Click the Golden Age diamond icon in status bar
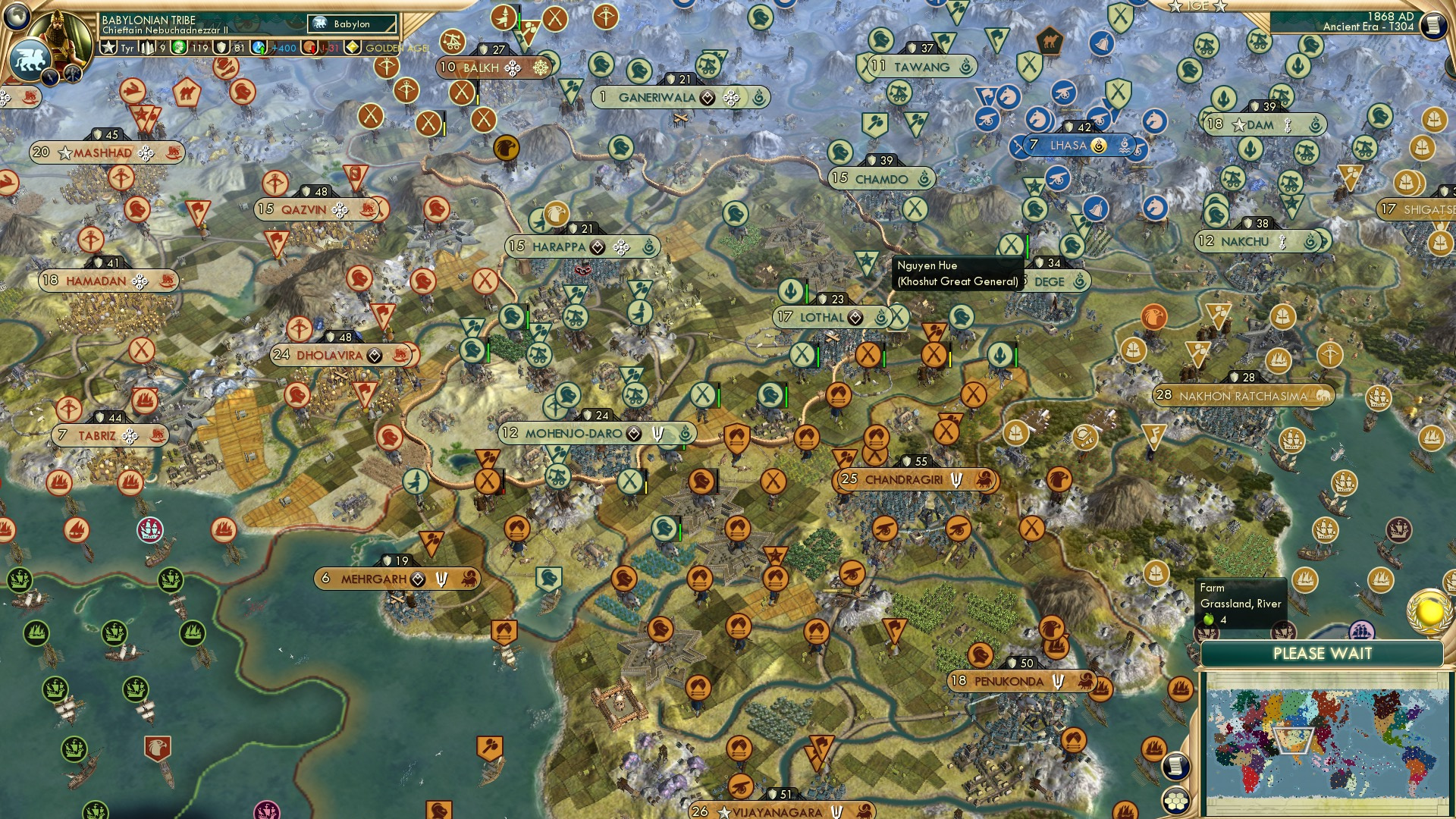 click(353, 47)
